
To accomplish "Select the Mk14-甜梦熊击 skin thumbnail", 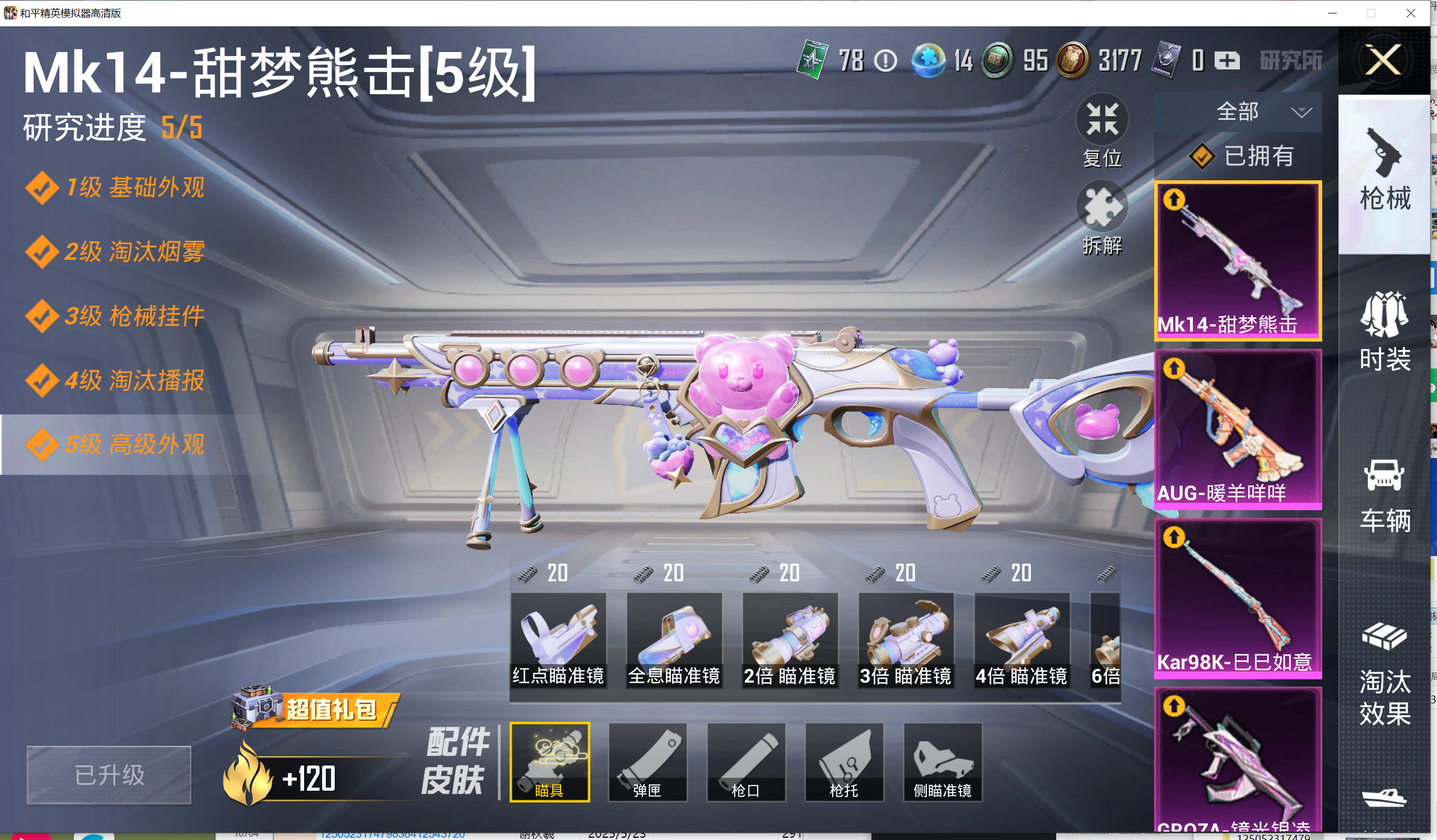I will point(1238,260).
